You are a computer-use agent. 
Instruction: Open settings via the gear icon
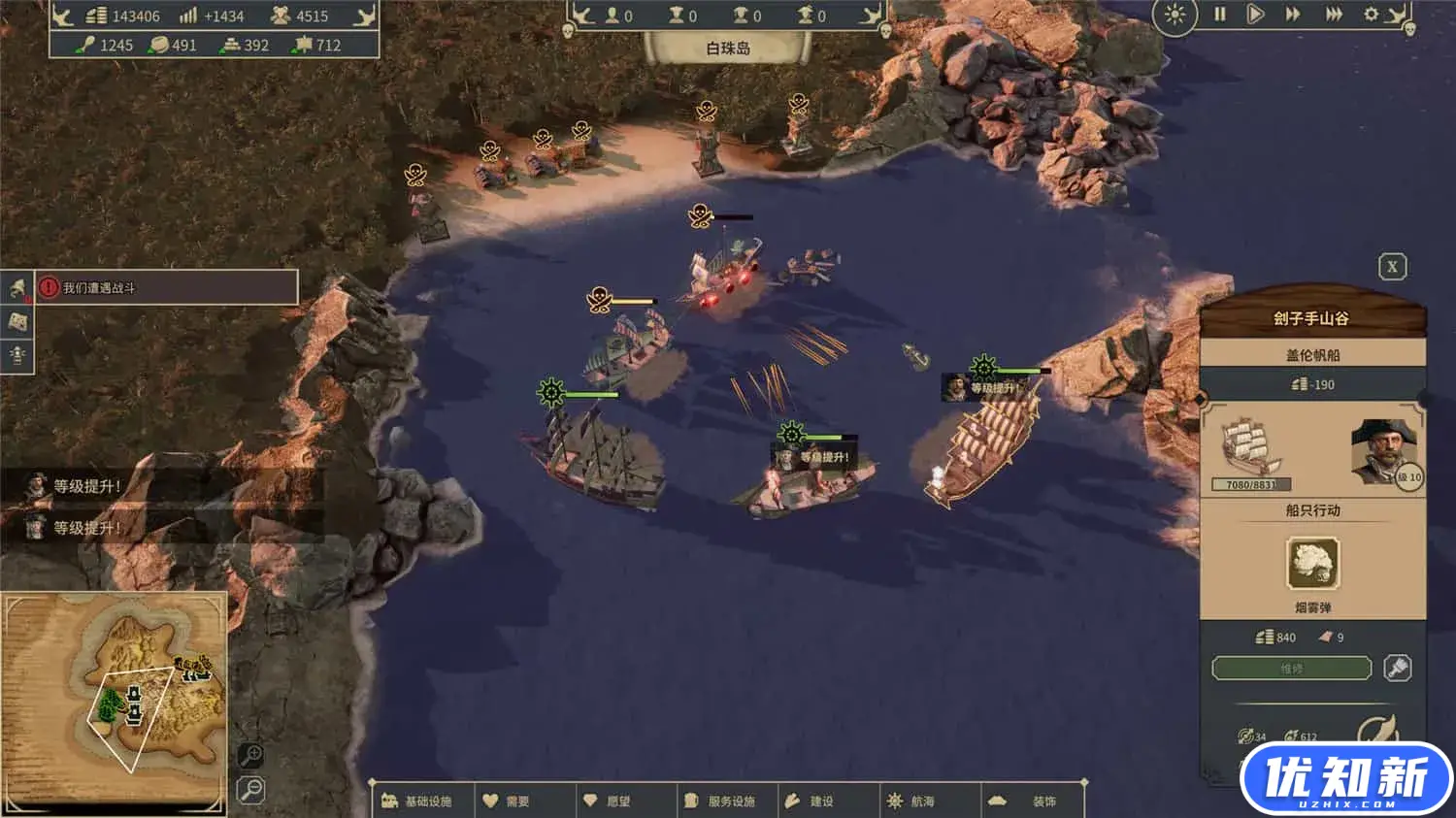(1371, 15)
